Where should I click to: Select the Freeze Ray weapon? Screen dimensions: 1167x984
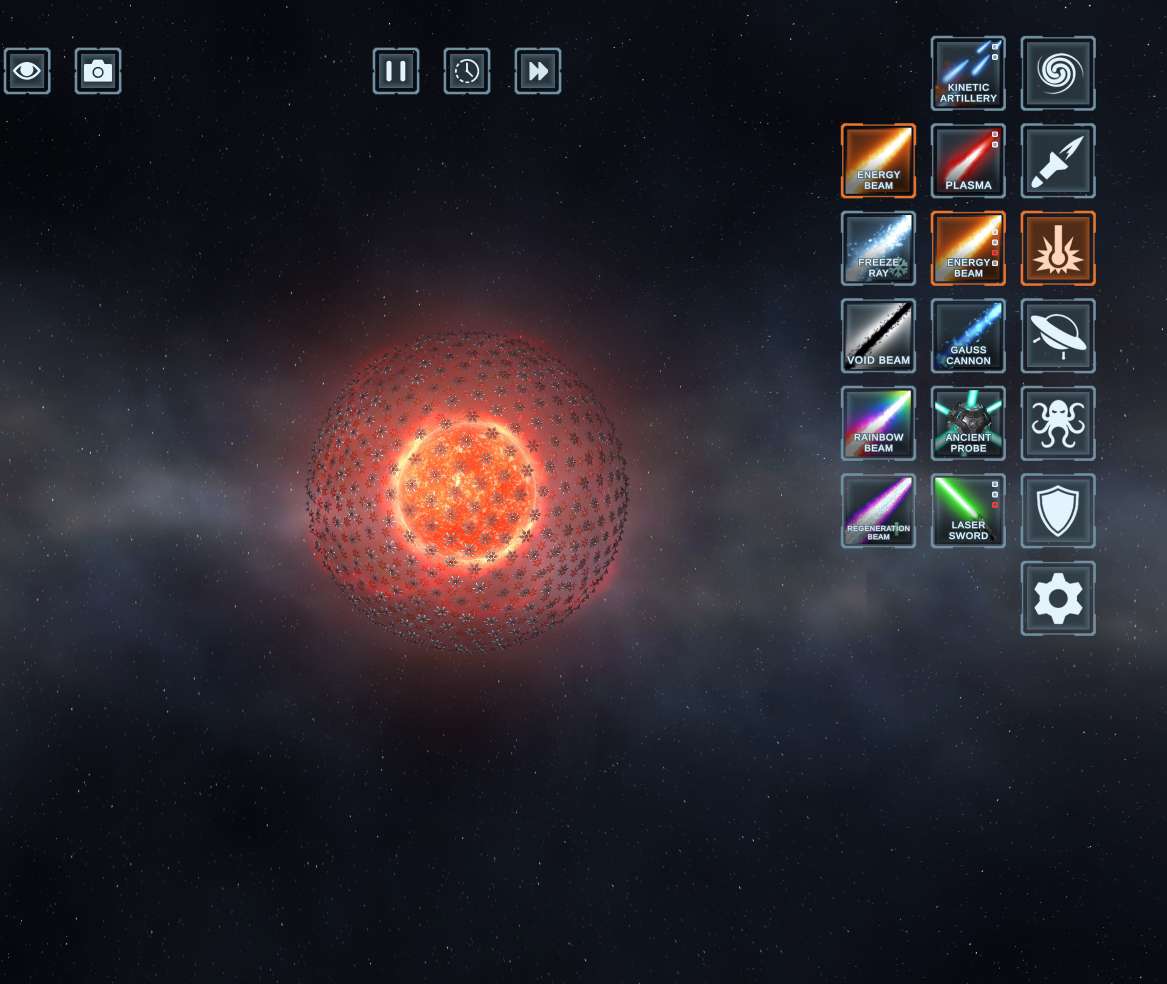878,248
